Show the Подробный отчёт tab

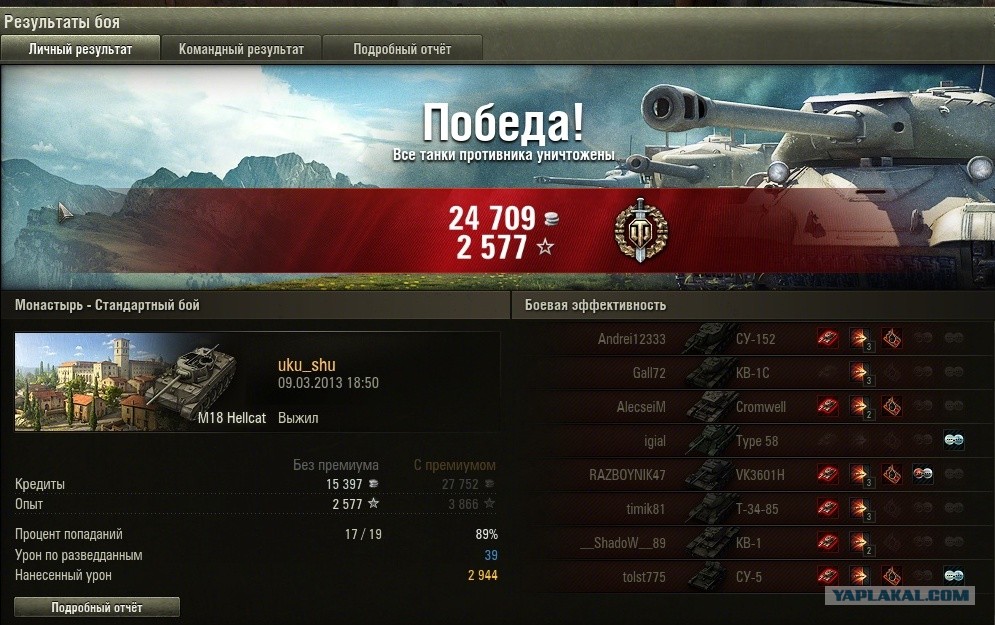click(402, 49)
